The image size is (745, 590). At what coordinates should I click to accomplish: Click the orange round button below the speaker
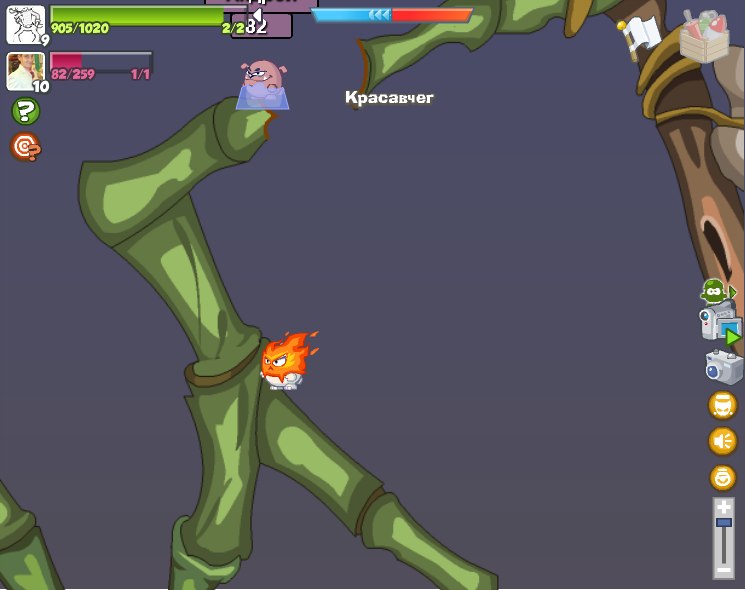722,477
